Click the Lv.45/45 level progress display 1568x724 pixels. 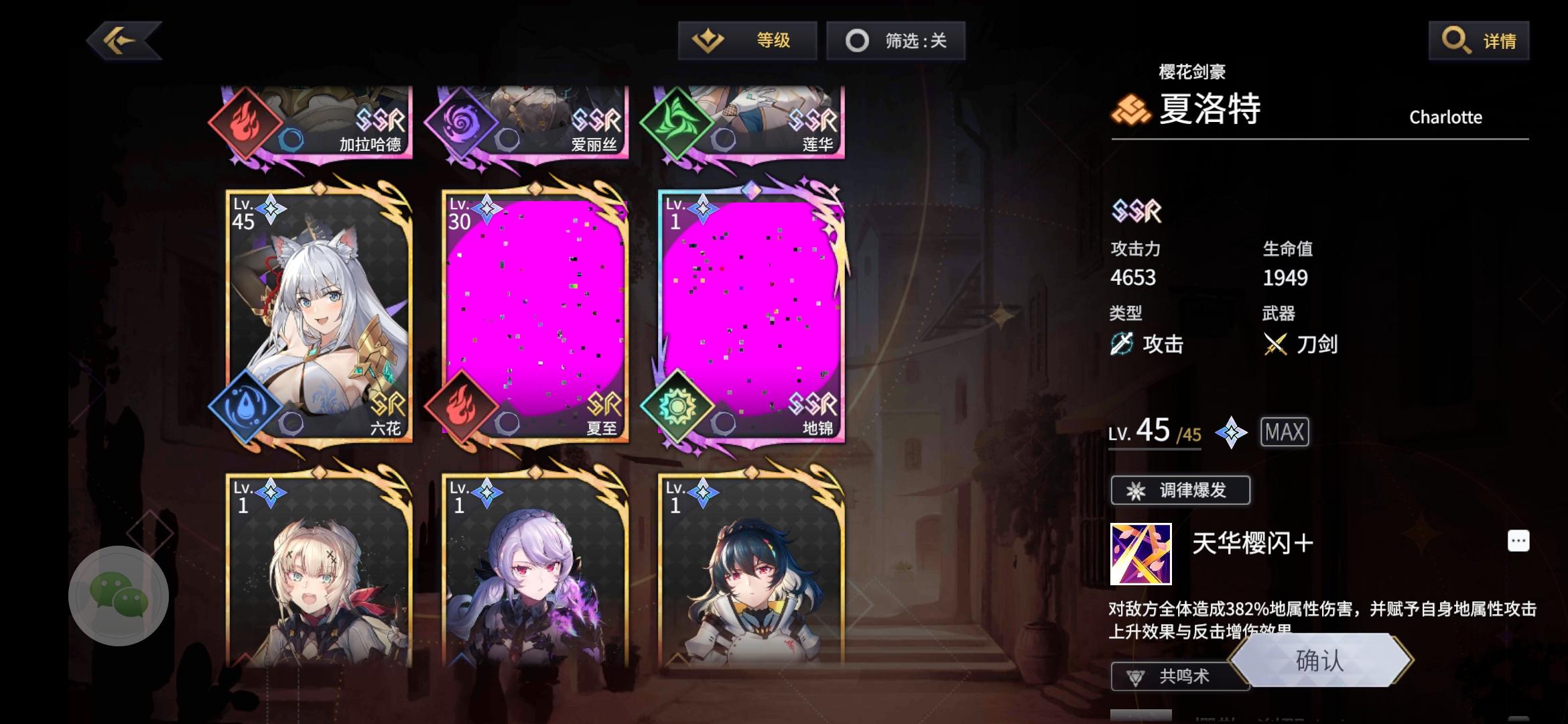click(1155, 432)
